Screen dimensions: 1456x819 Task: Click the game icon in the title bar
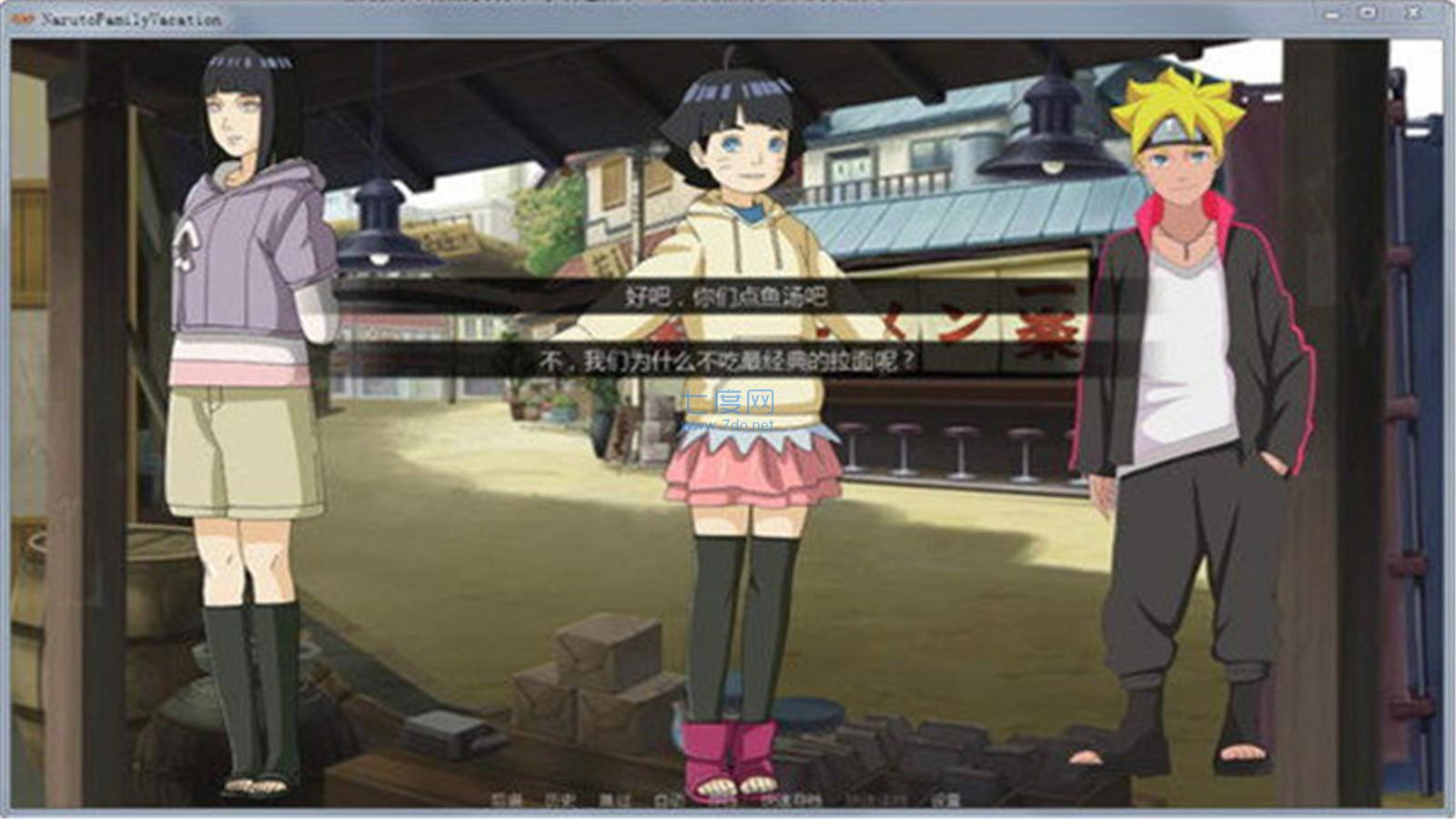point(19,15)
